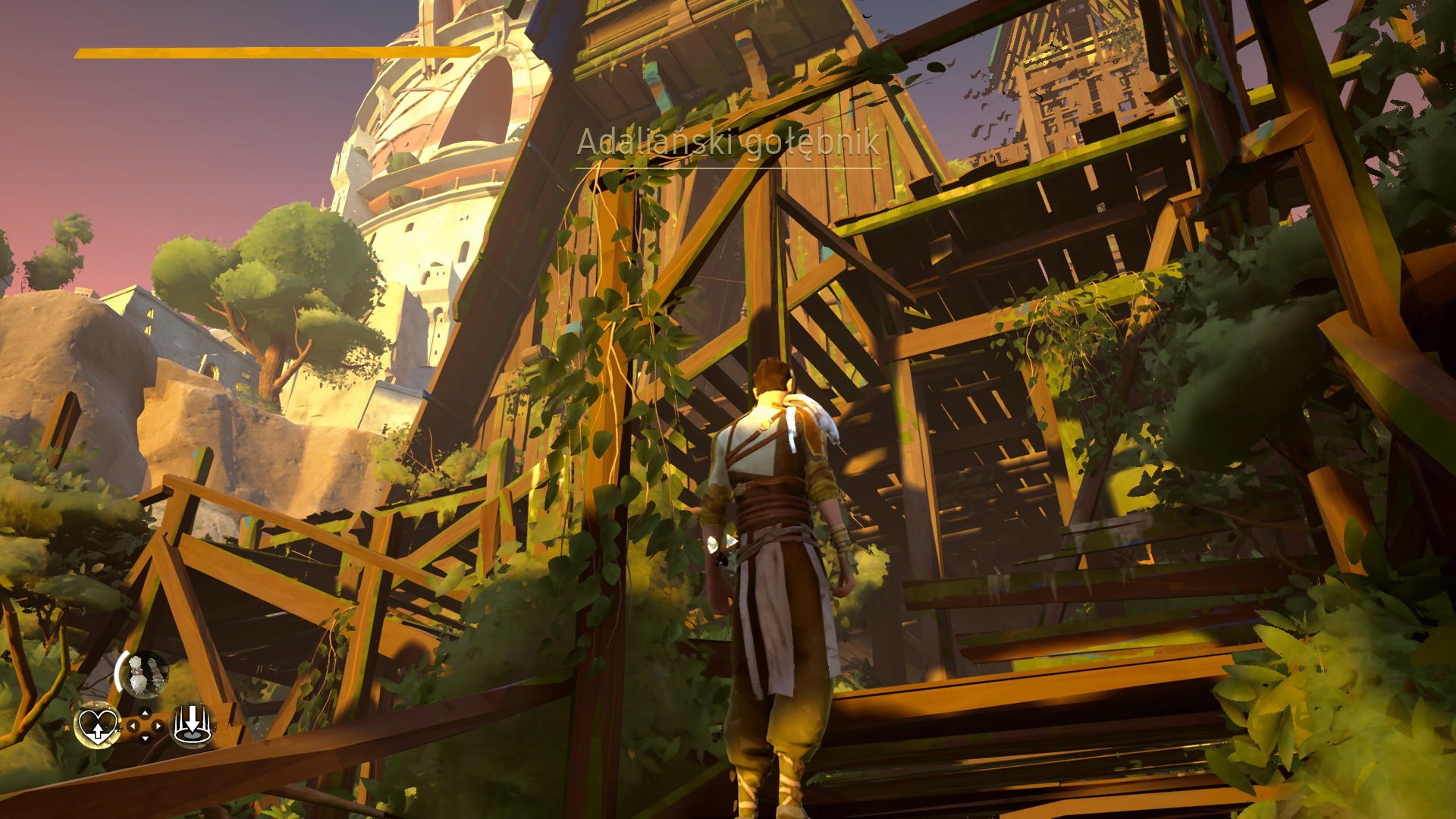This screenshot has height=819, width=1456.
Task: Activate the heart heal ability icon
Action: coord(98,725)
